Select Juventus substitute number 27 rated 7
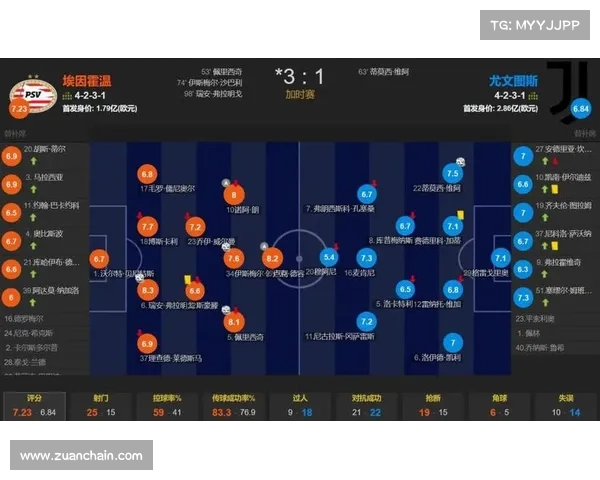 (x=522, y=156)
